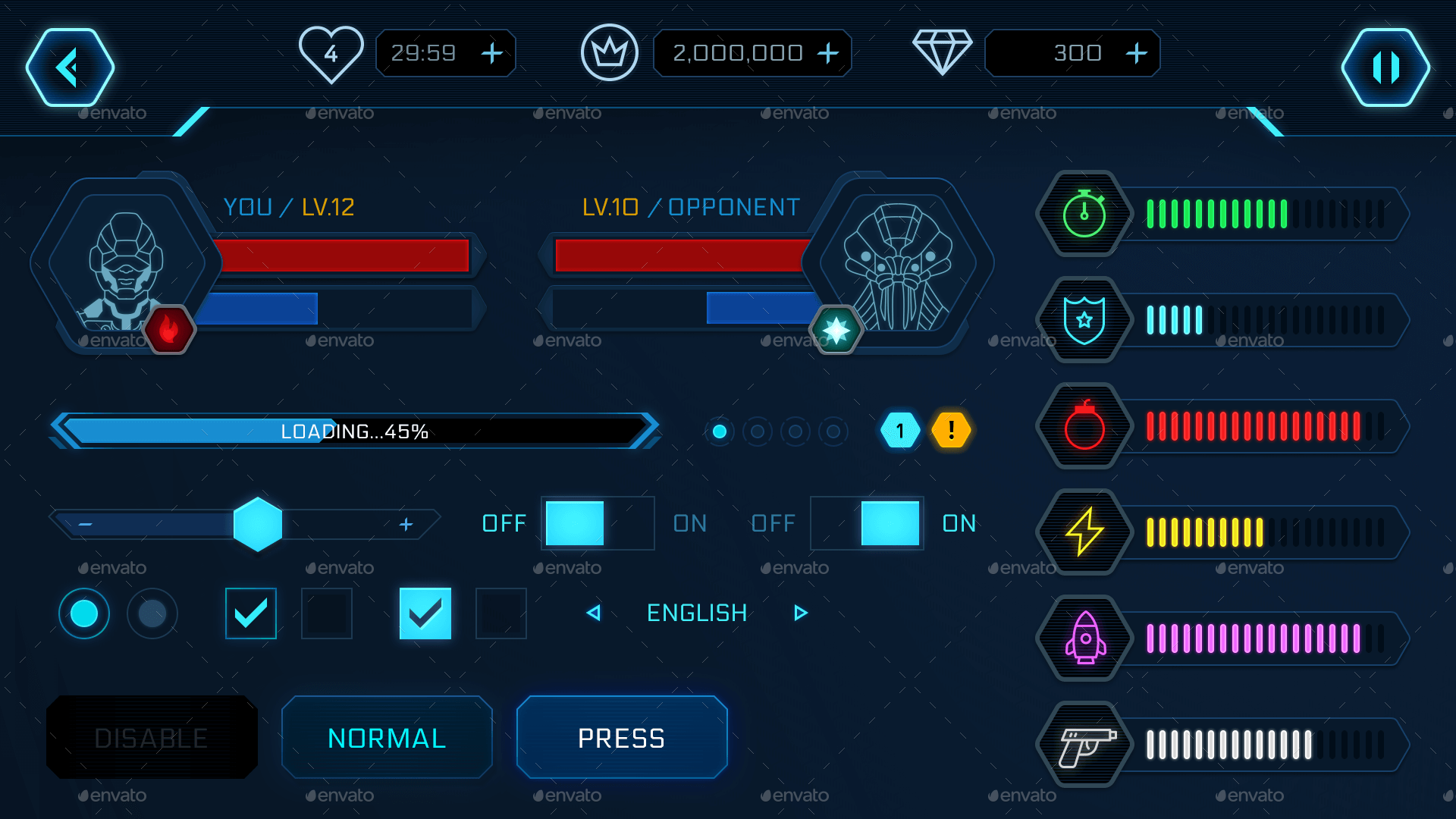Click the gun weapon stat icon
This screenshot has height=819, width=1456.
(1083, 744)
